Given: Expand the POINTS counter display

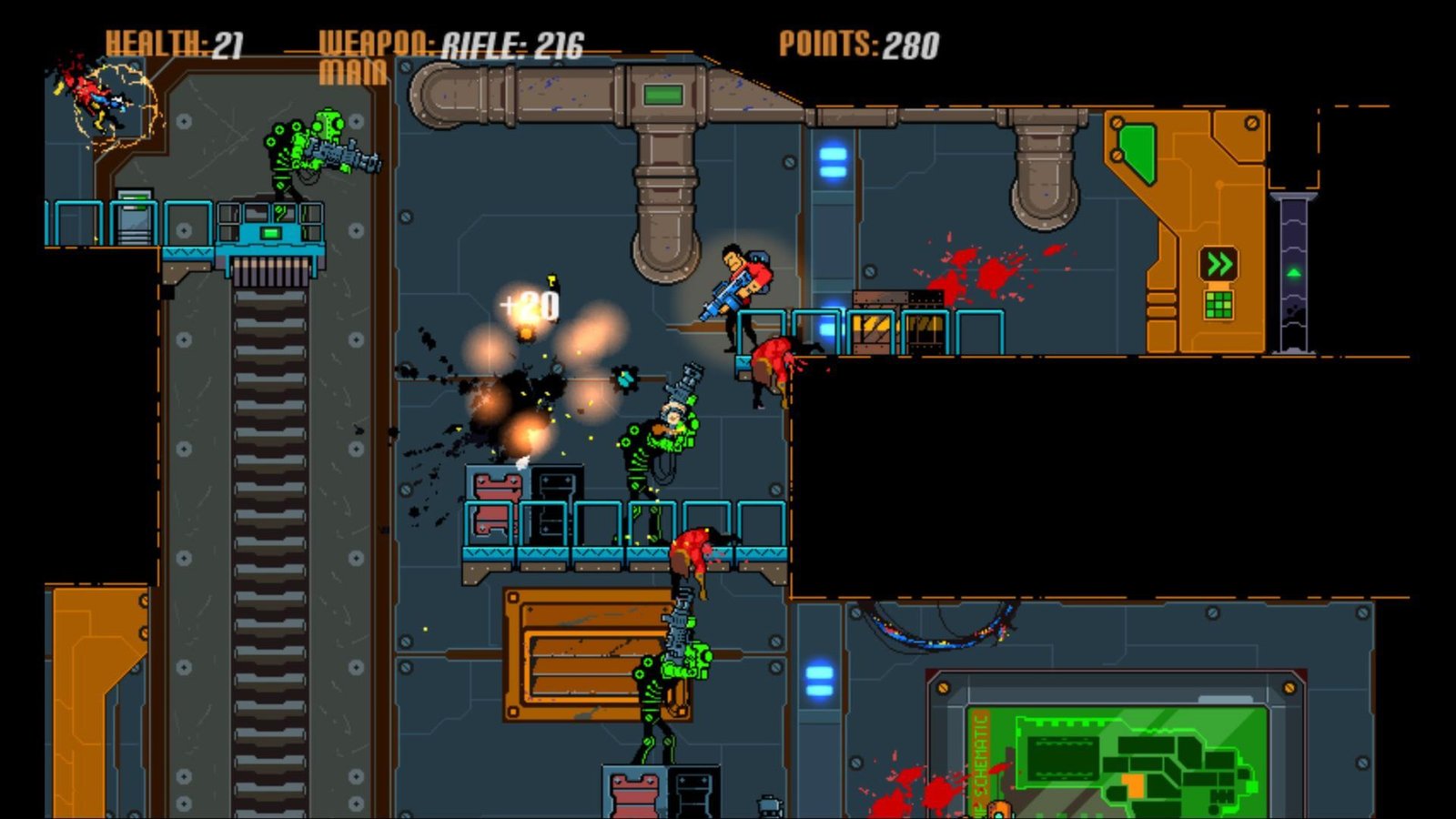Looking at the screenshot, I should pyautogui.click(x=860, y=41).
